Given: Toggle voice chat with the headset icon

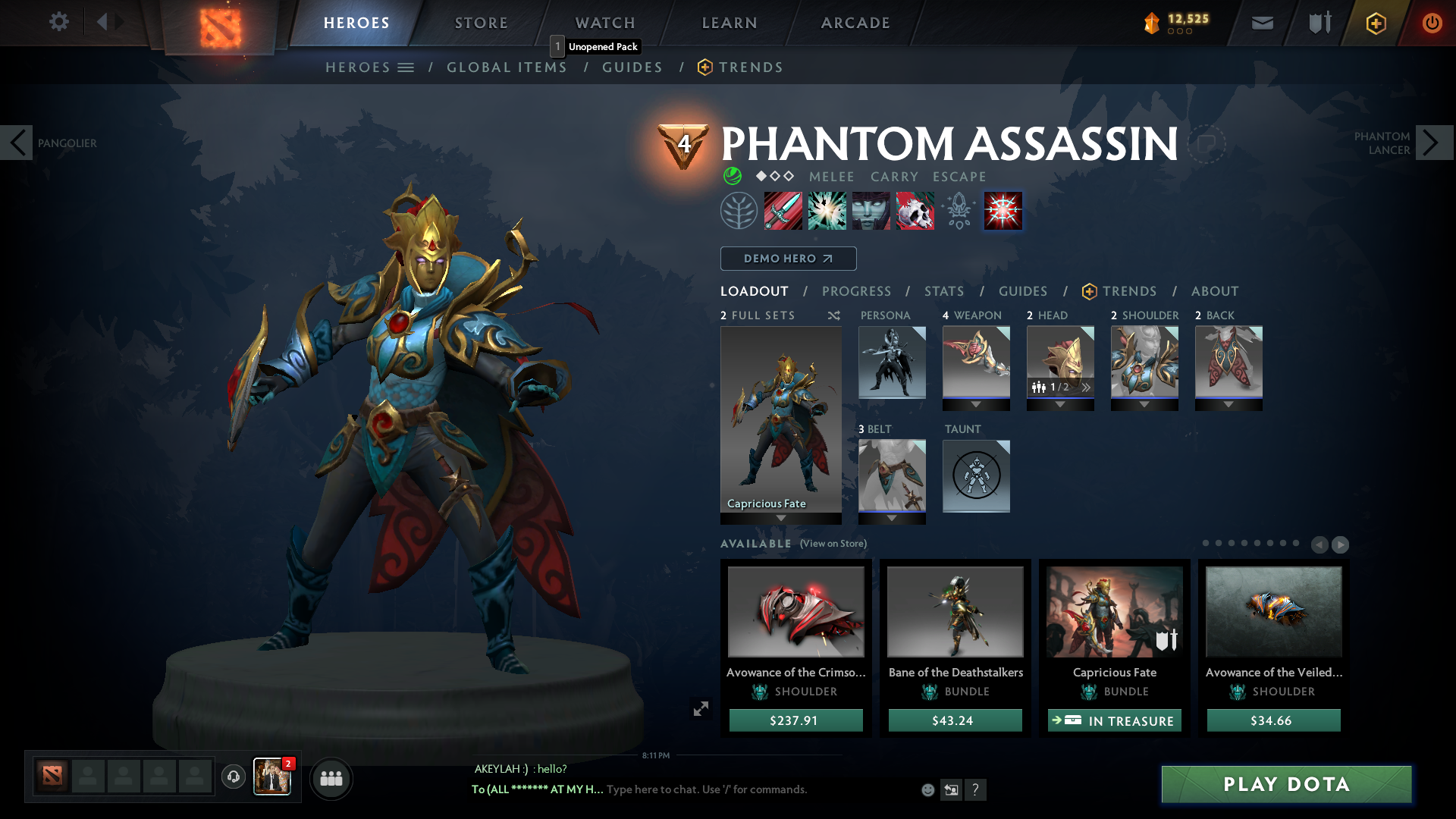Looking at the screenshot, I should coord(233,778).
